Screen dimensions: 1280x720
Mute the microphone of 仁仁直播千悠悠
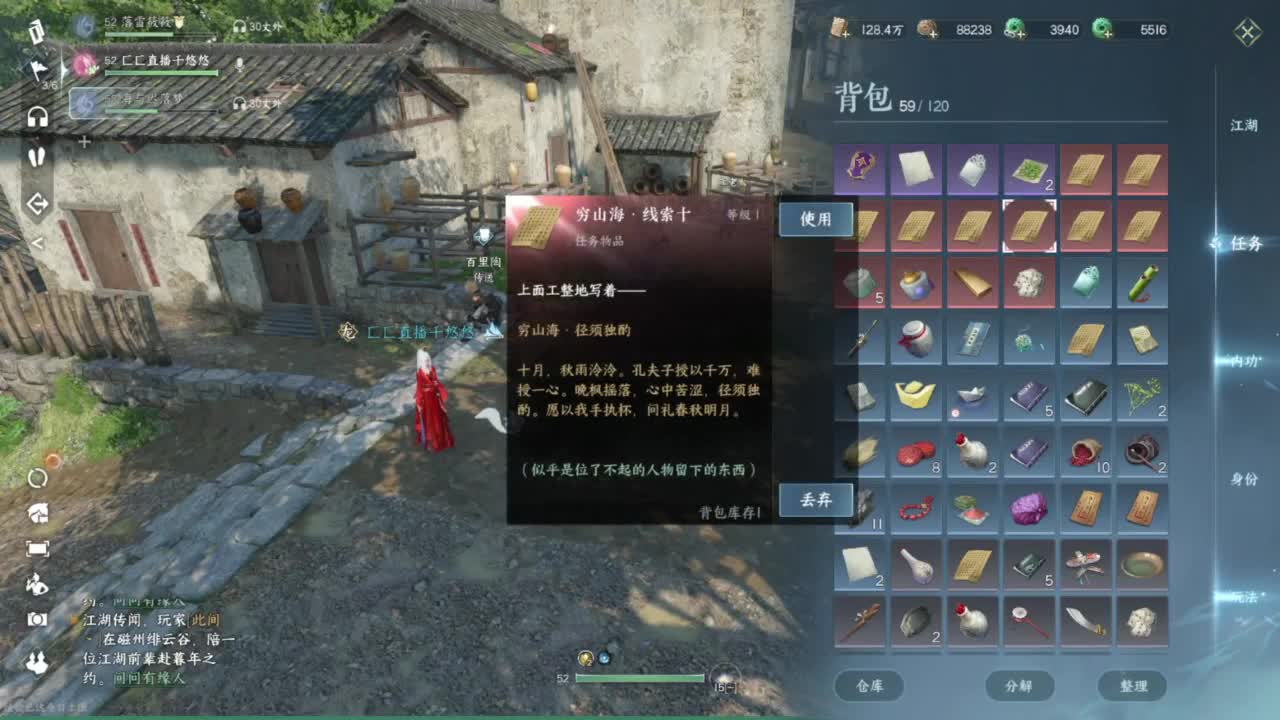click(x=239, y=63)
